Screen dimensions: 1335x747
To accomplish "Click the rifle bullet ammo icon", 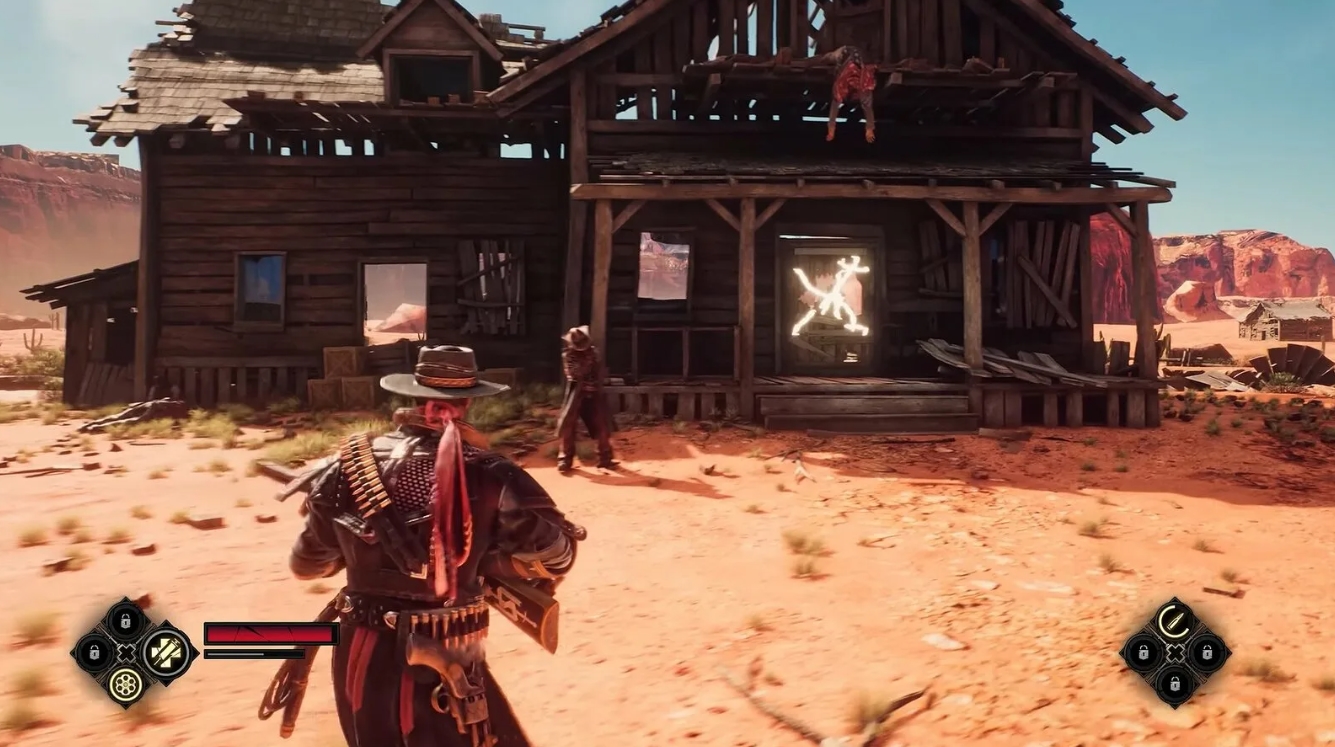I will [1174, 620].
